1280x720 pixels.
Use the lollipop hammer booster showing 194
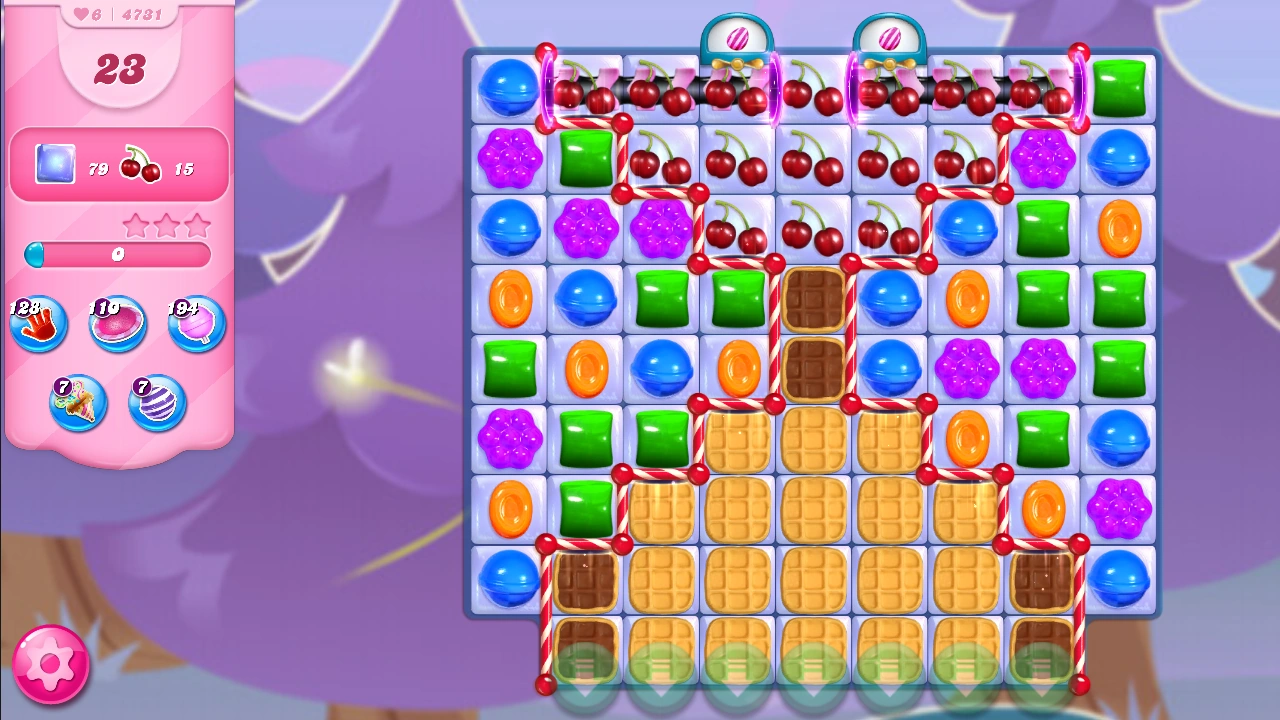[196, 323]
